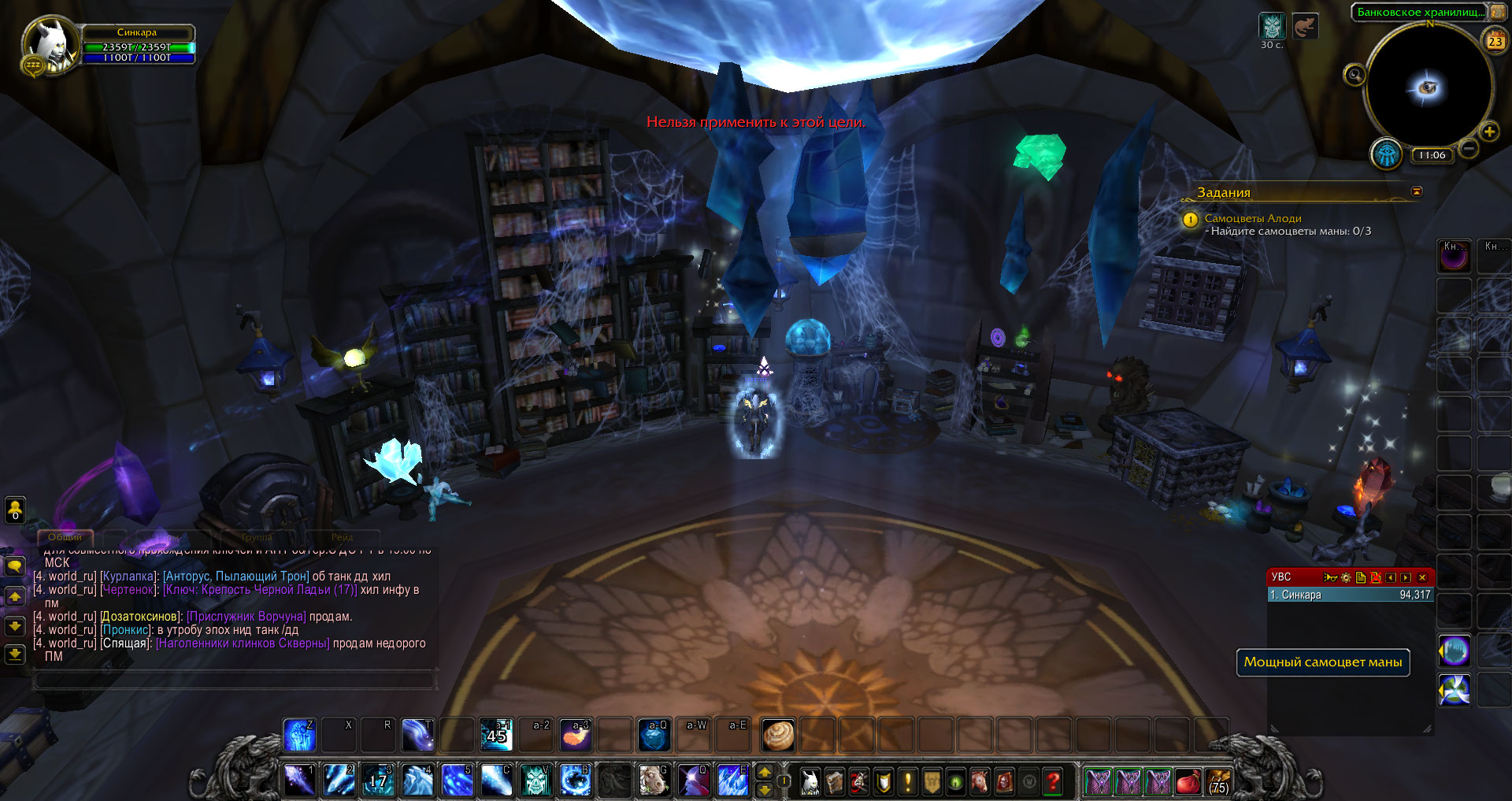Cast the frost spell on key 1
This screenshot has width=1512, height=801.
click(299, 781)
